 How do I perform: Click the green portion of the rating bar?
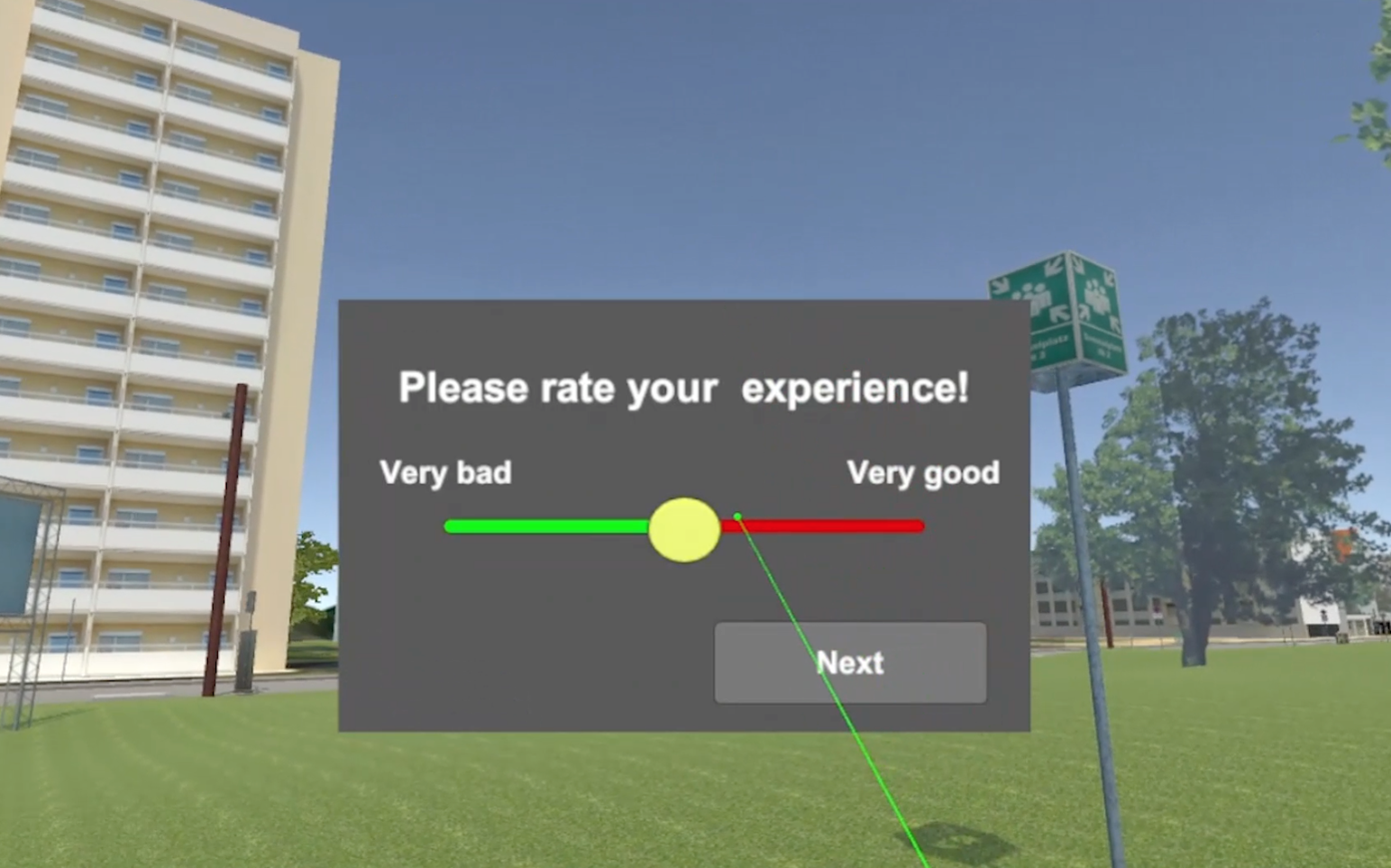[x=541, y=526]
